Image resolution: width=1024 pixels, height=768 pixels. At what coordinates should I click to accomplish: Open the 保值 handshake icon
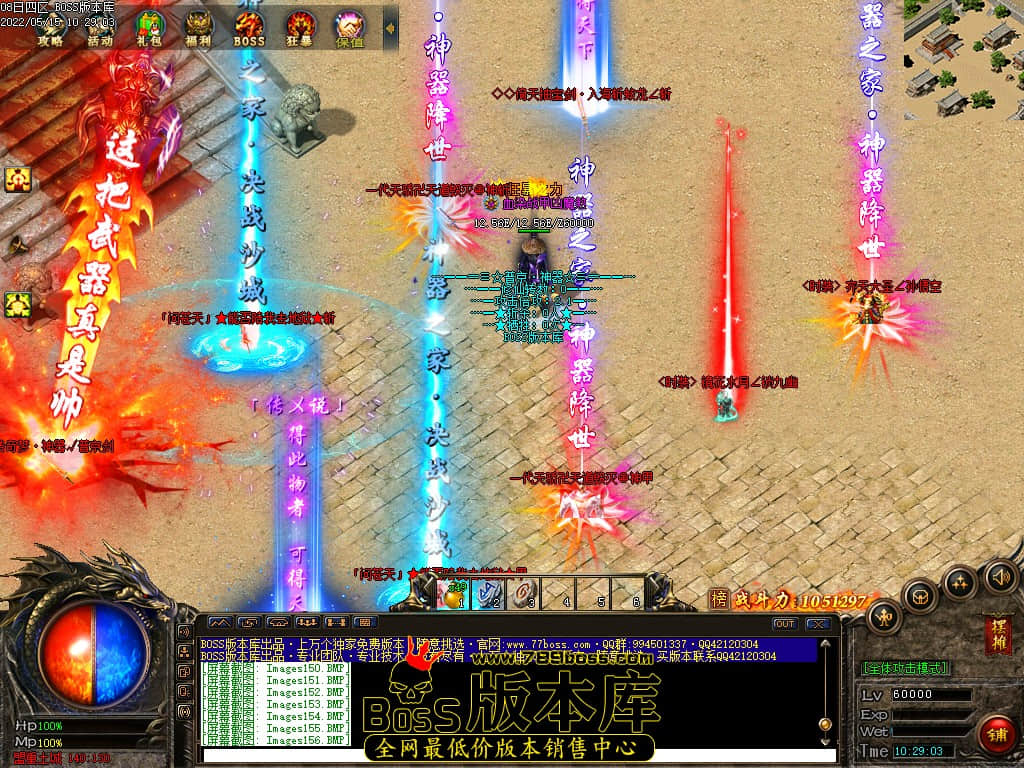349,27
